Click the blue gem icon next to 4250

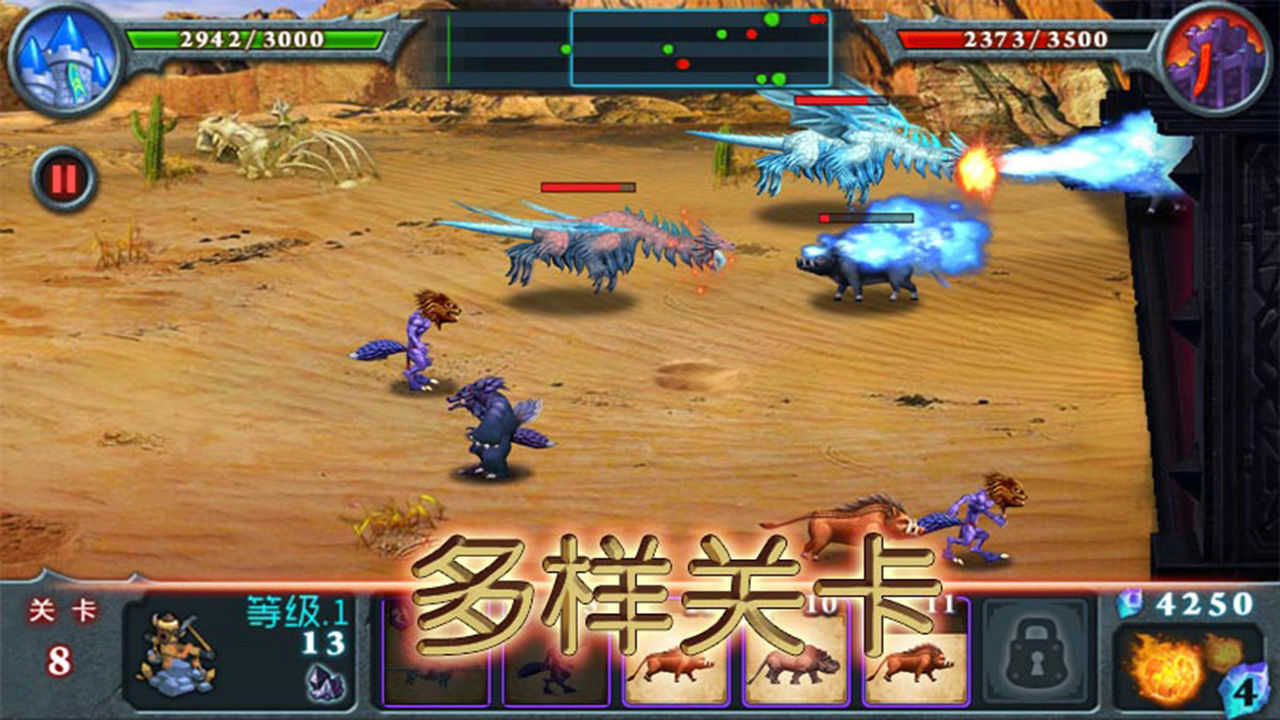[1130, 603]
